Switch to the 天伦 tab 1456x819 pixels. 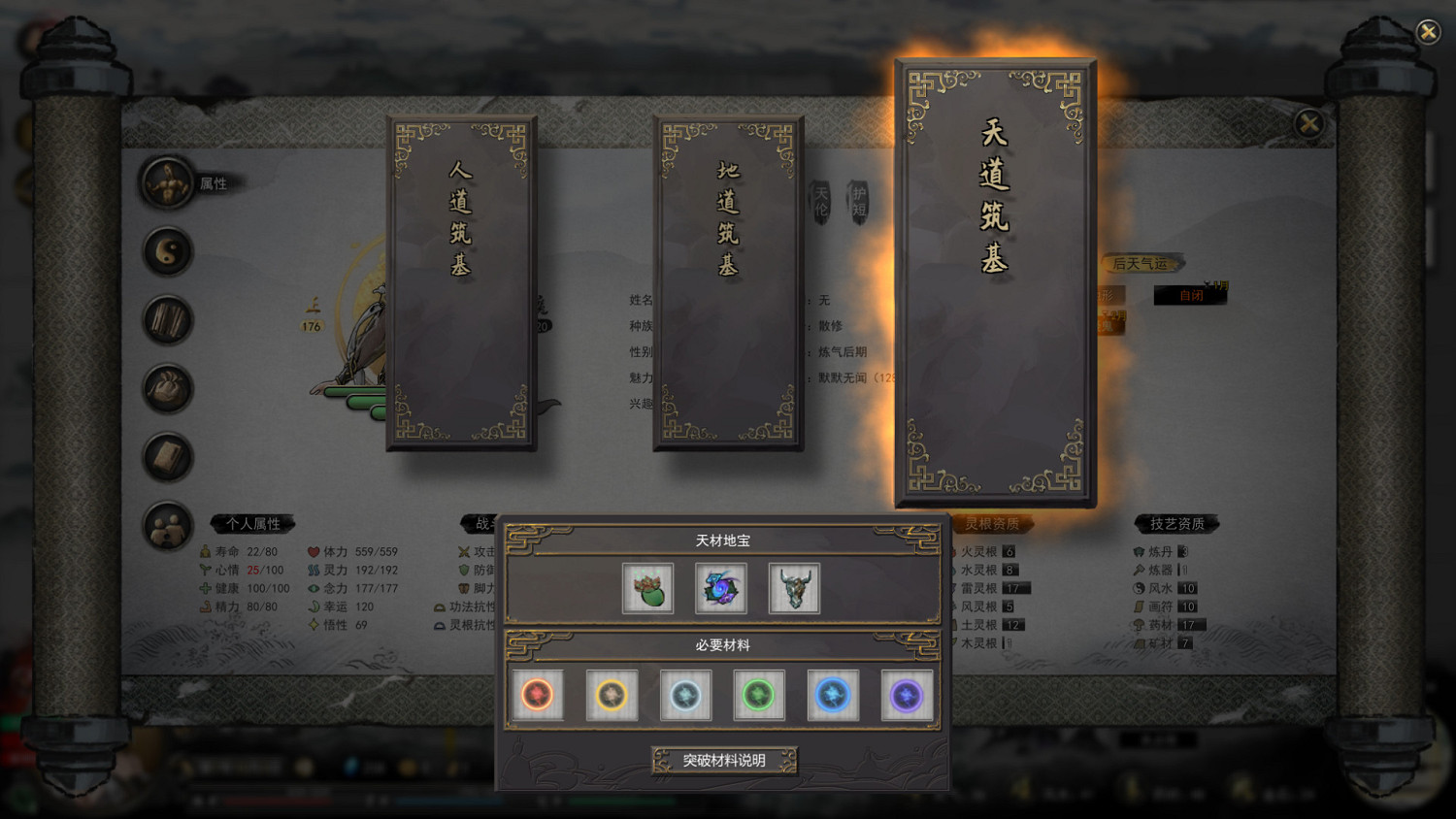coord(820,201)
